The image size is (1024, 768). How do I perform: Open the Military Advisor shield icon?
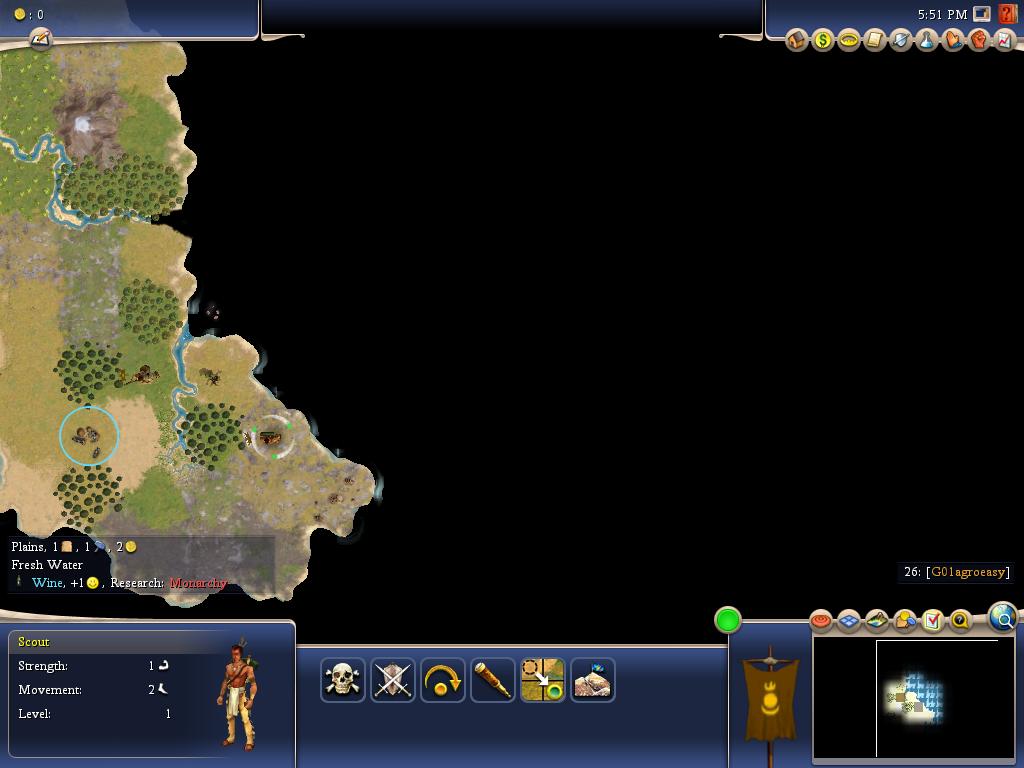901,40
